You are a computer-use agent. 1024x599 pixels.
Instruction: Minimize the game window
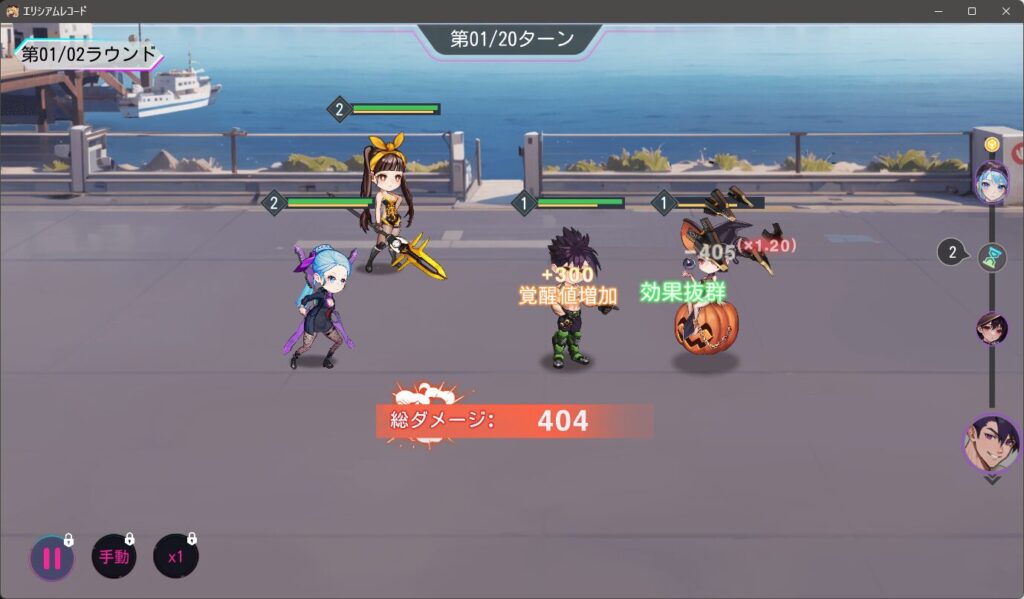click(938, 11)
